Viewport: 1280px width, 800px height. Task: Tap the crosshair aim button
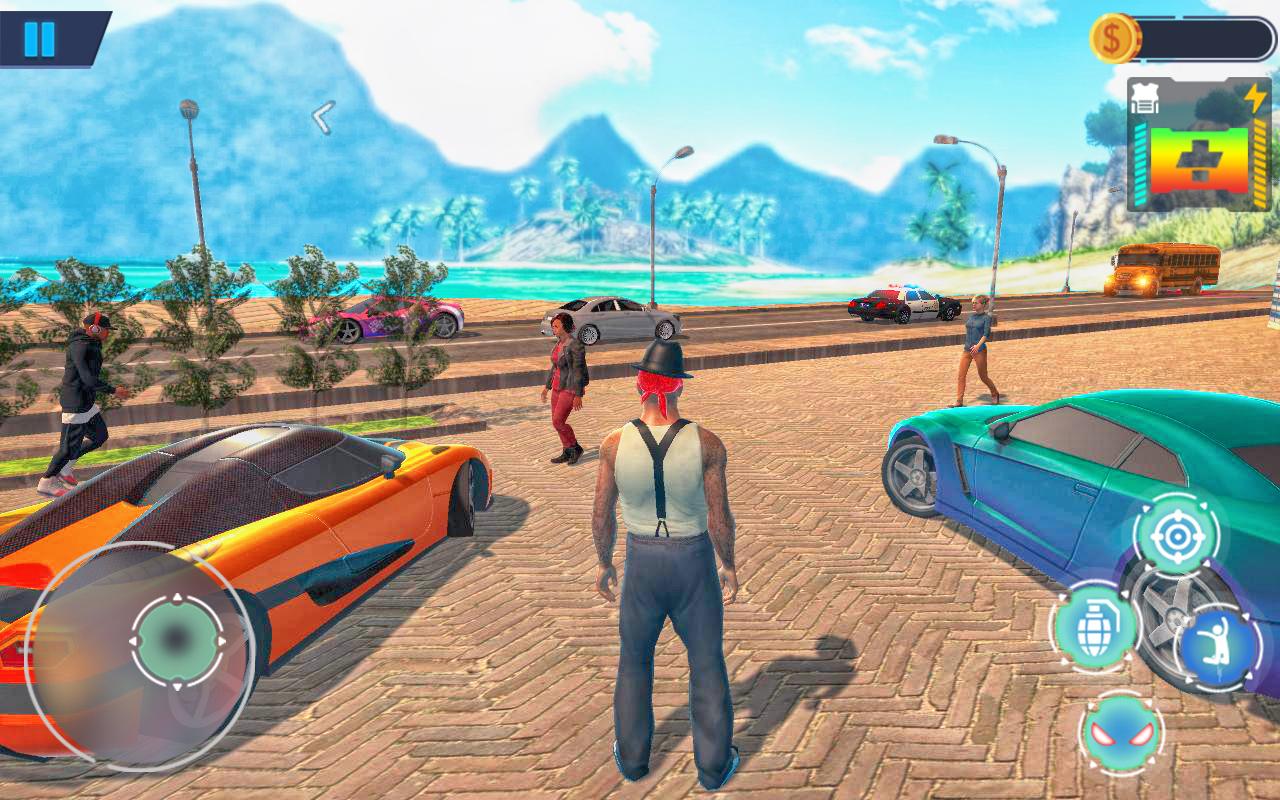1176,536
